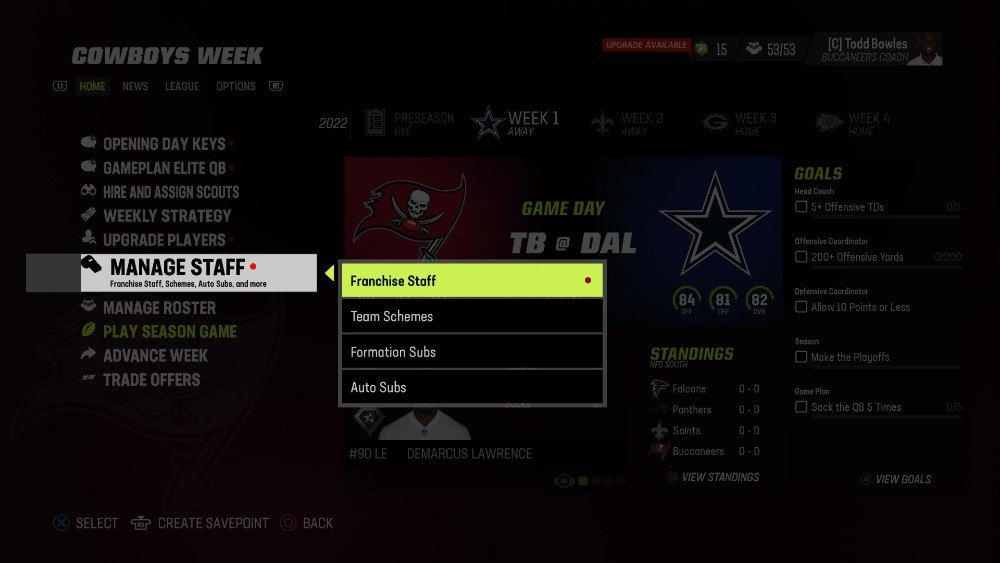Switch to the News tab
The width and height of the screenshot is (1000, 563).
click(135, 87)
